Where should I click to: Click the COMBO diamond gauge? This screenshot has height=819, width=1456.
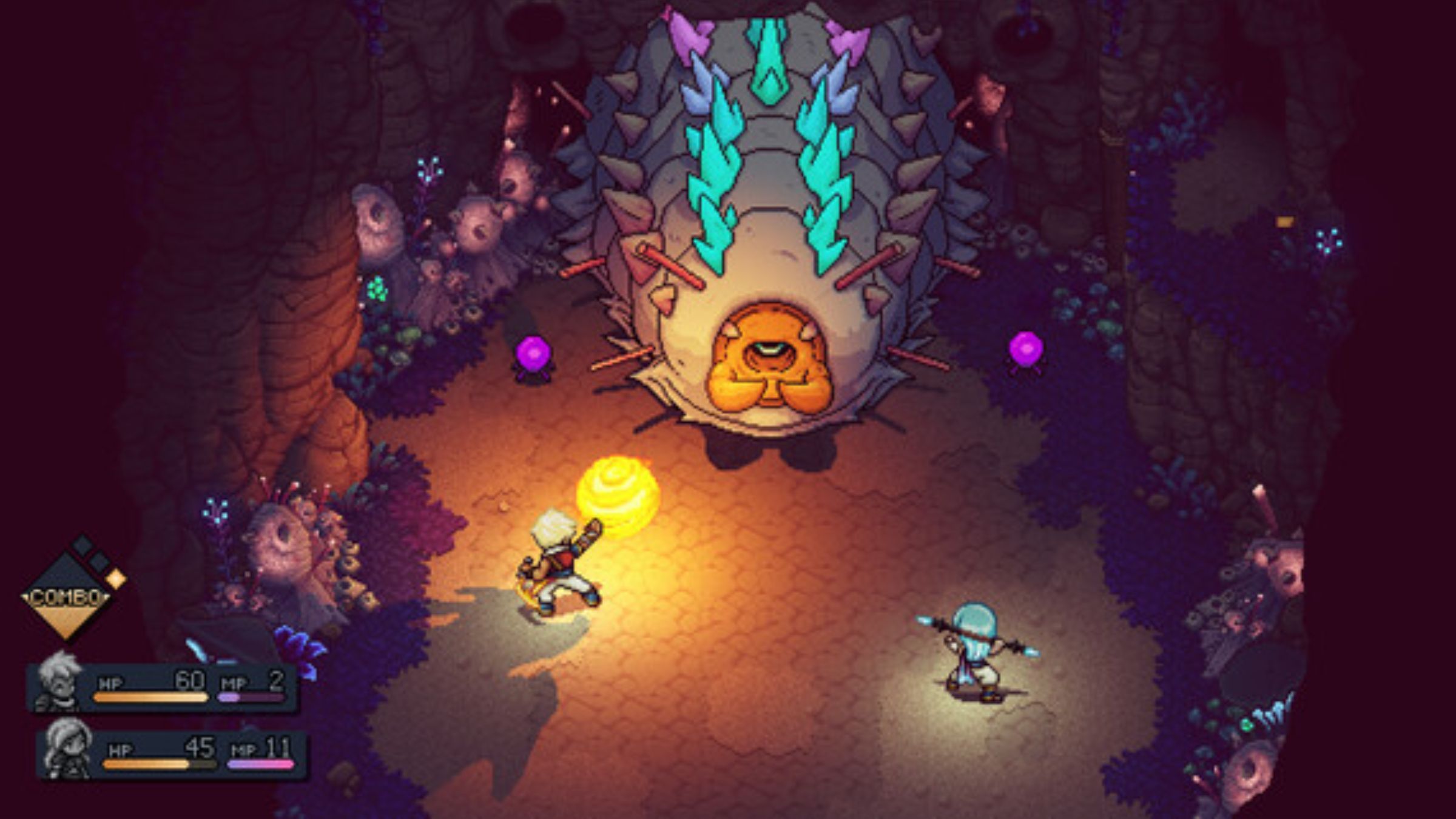click(67, 598)
